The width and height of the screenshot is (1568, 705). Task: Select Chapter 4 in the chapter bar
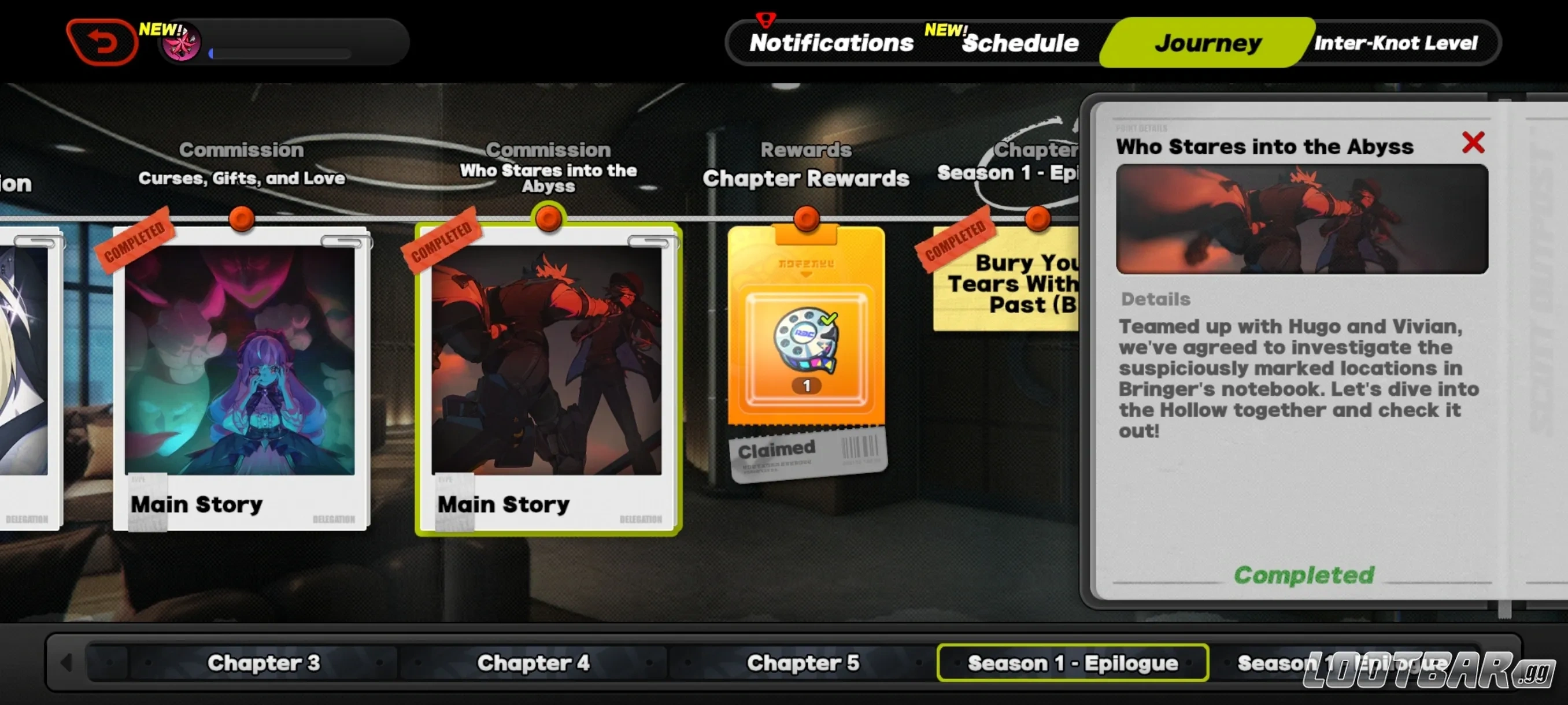533,663
